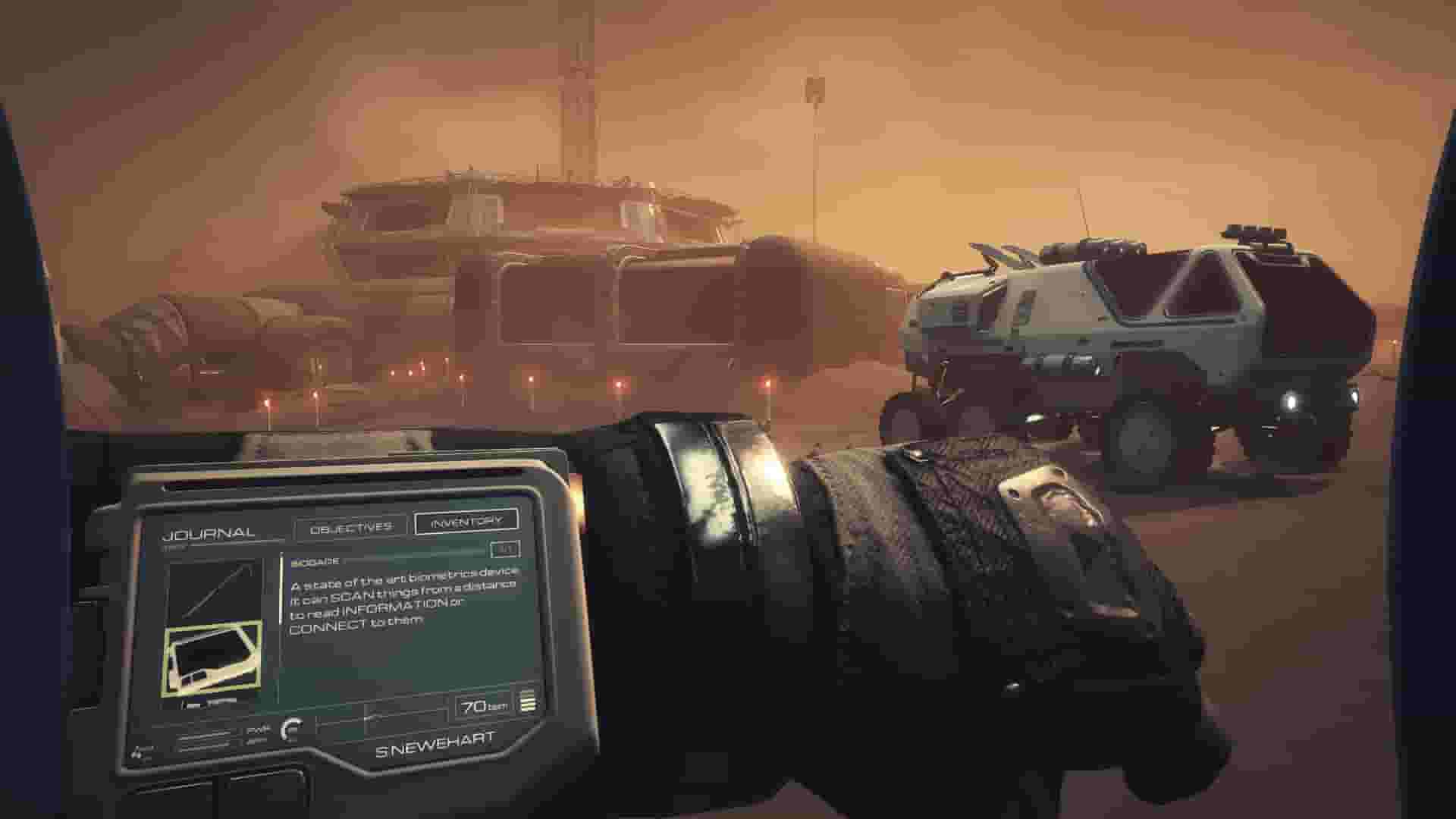The image size is (1456, 819).
Task: Select the signal indicator icon in bottom-left corner
Action: (x=139, y=755)
